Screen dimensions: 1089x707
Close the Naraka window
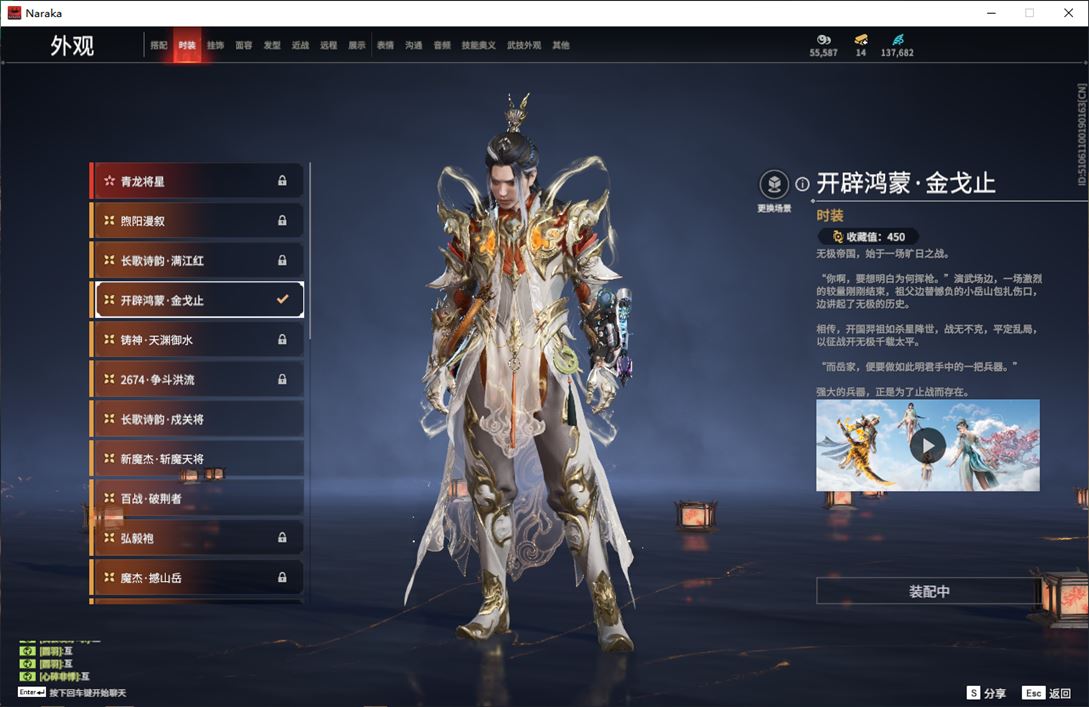click(x=1068, y=13)
